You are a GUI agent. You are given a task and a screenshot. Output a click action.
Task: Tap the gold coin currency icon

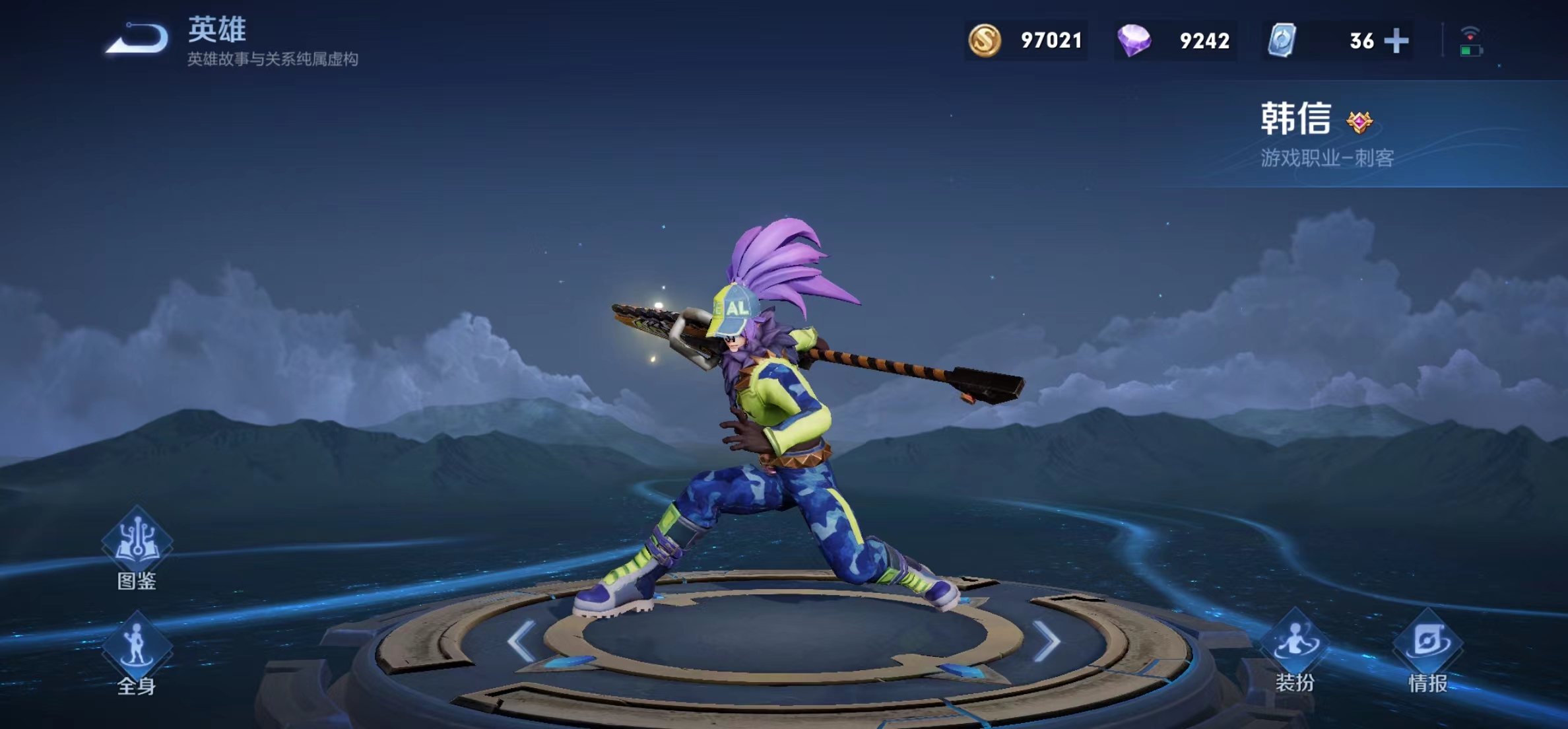click(985, 41)
